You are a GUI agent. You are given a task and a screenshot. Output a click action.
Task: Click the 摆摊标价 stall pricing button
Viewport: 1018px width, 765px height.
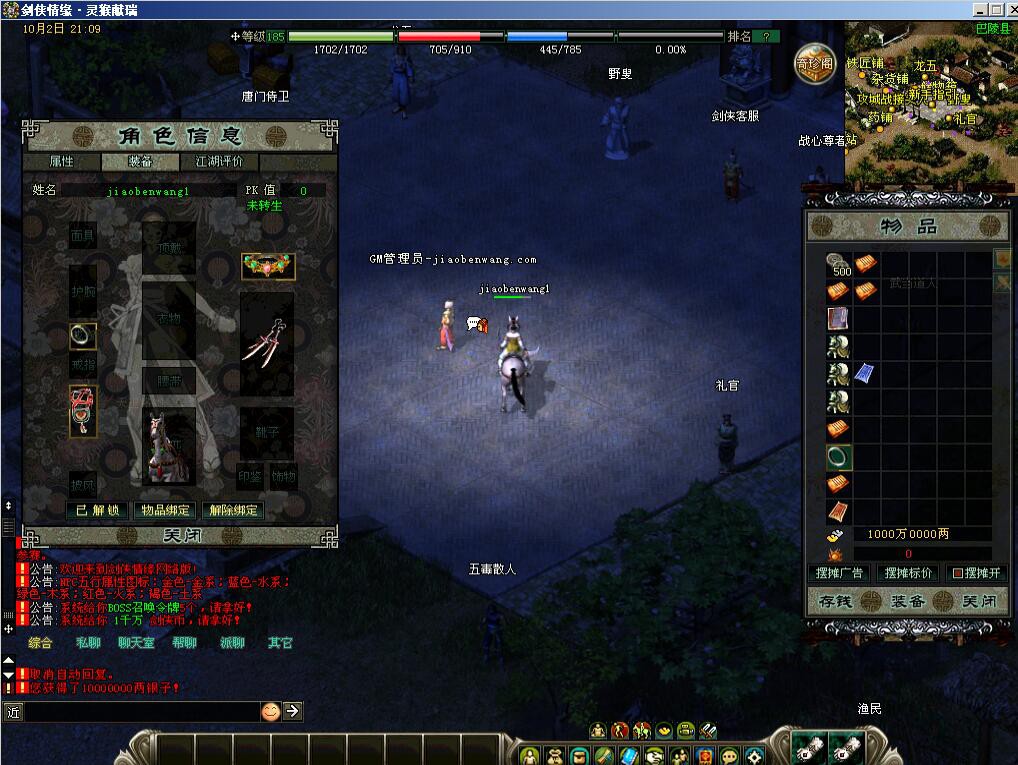[x=907, y=573]
